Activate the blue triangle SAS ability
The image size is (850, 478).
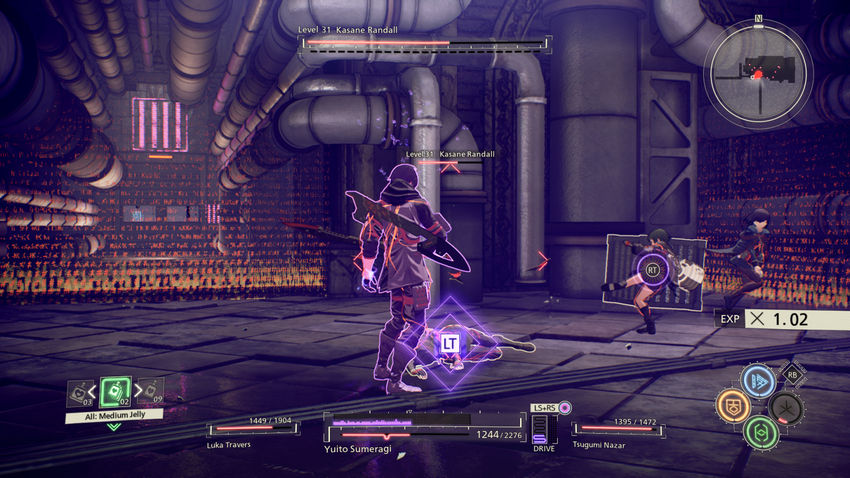point(758,381)
